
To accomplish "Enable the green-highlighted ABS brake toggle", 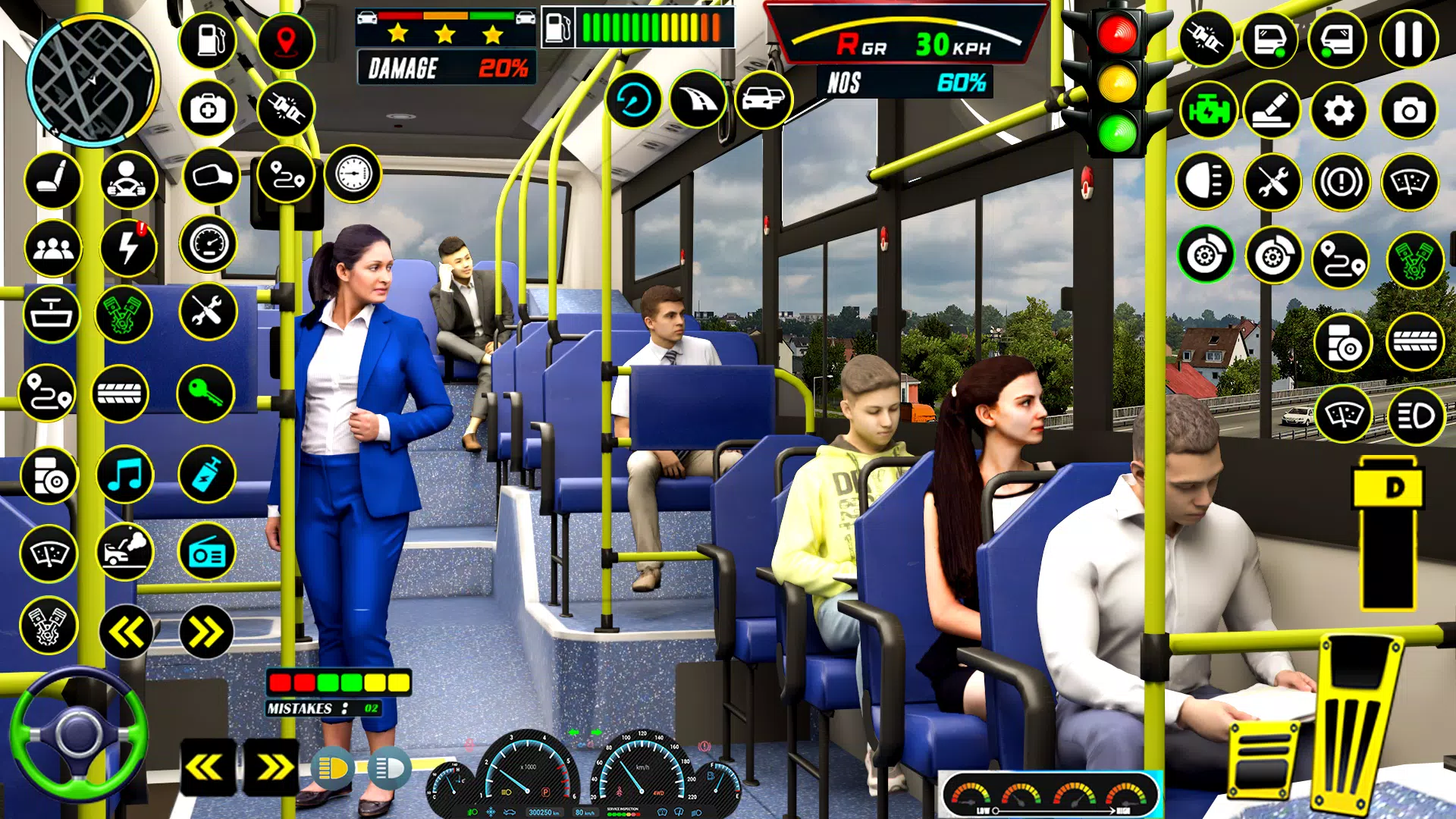I will (x=1209, y=257).
